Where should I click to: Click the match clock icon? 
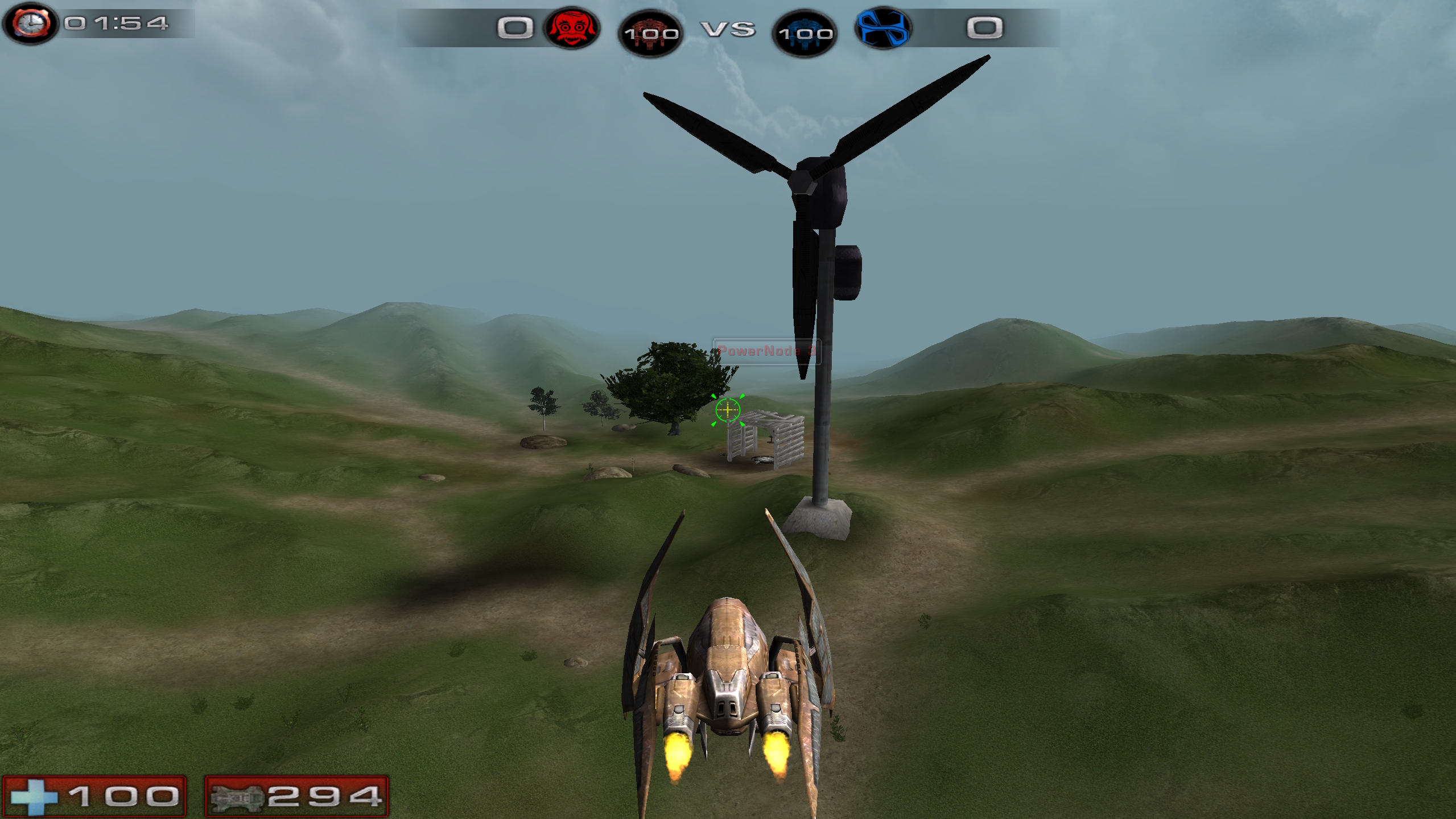[30, 23]
